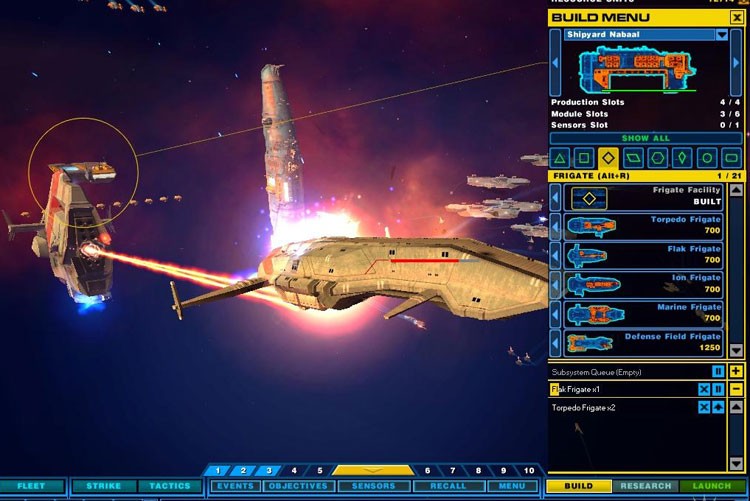Image resolution: width=750 pixels, height=501 pixels.
Task: View mission Objectives
Action: coord(298,486)
